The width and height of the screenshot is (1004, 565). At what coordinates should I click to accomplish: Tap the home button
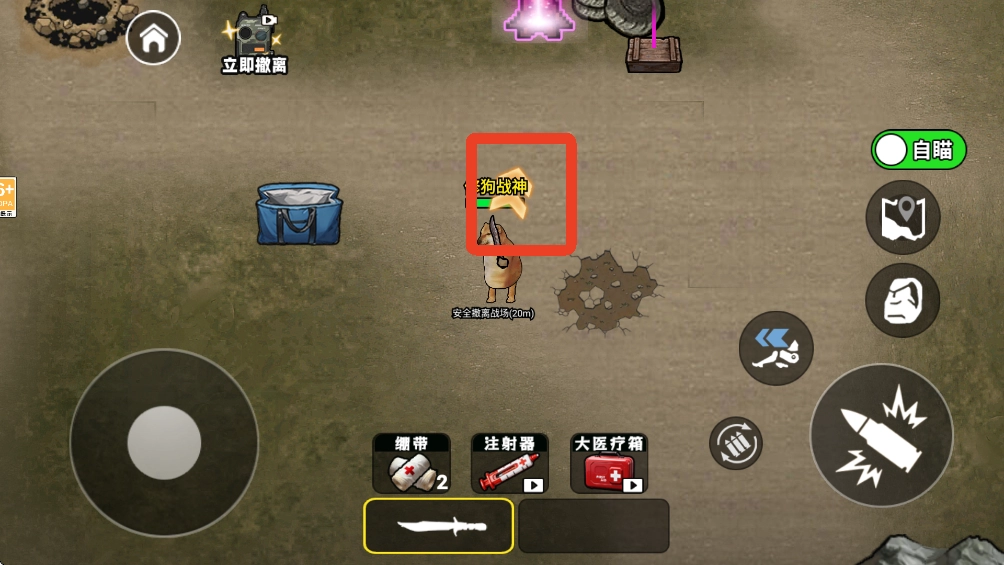[x=154, y=39]
